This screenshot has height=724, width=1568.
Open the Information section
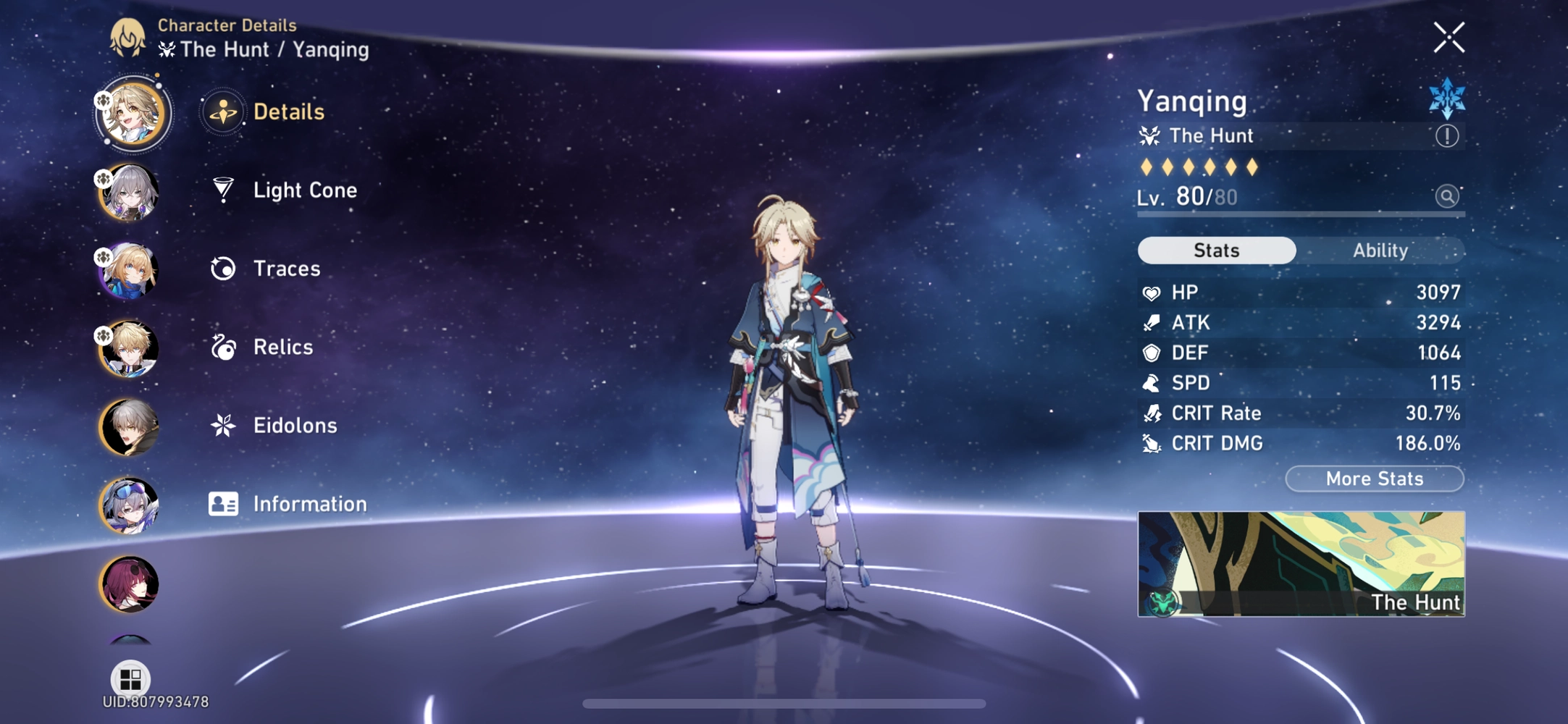pos(309,503)
